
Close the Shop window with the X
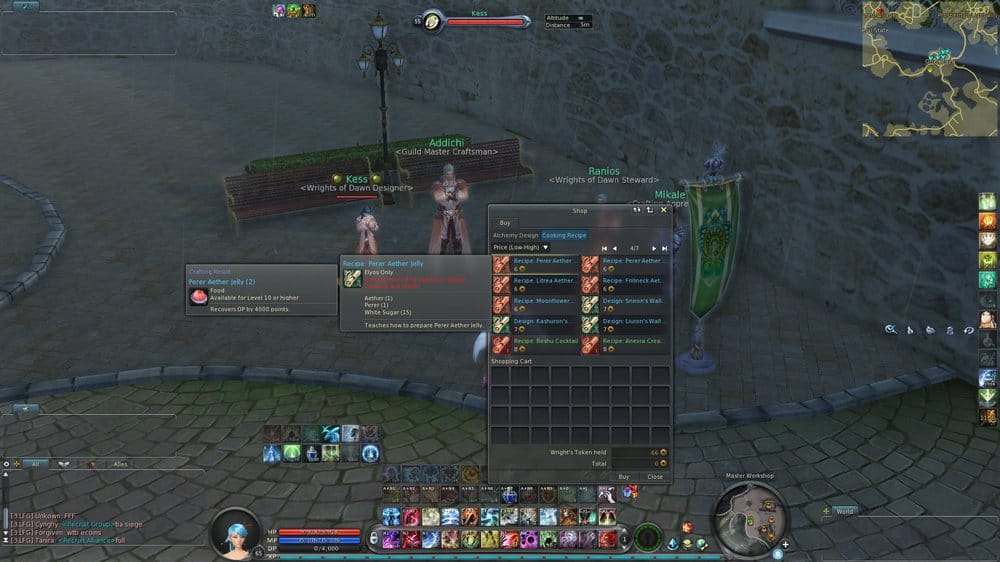[663, 210]
